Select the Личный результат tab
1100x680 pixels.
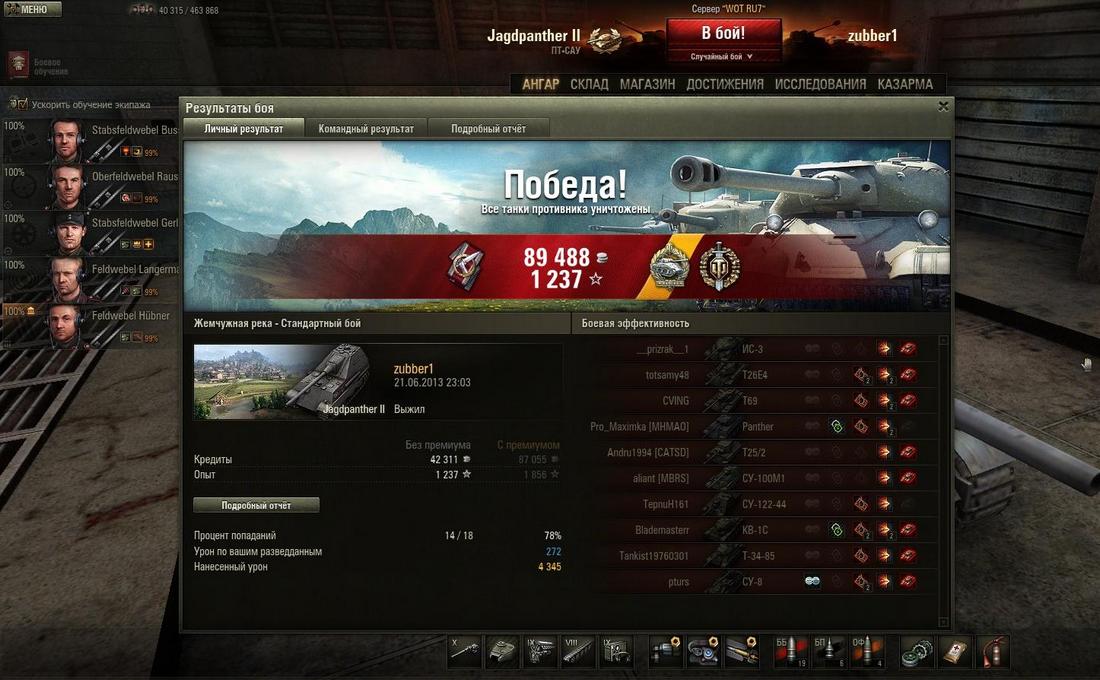tap(244, 129)
